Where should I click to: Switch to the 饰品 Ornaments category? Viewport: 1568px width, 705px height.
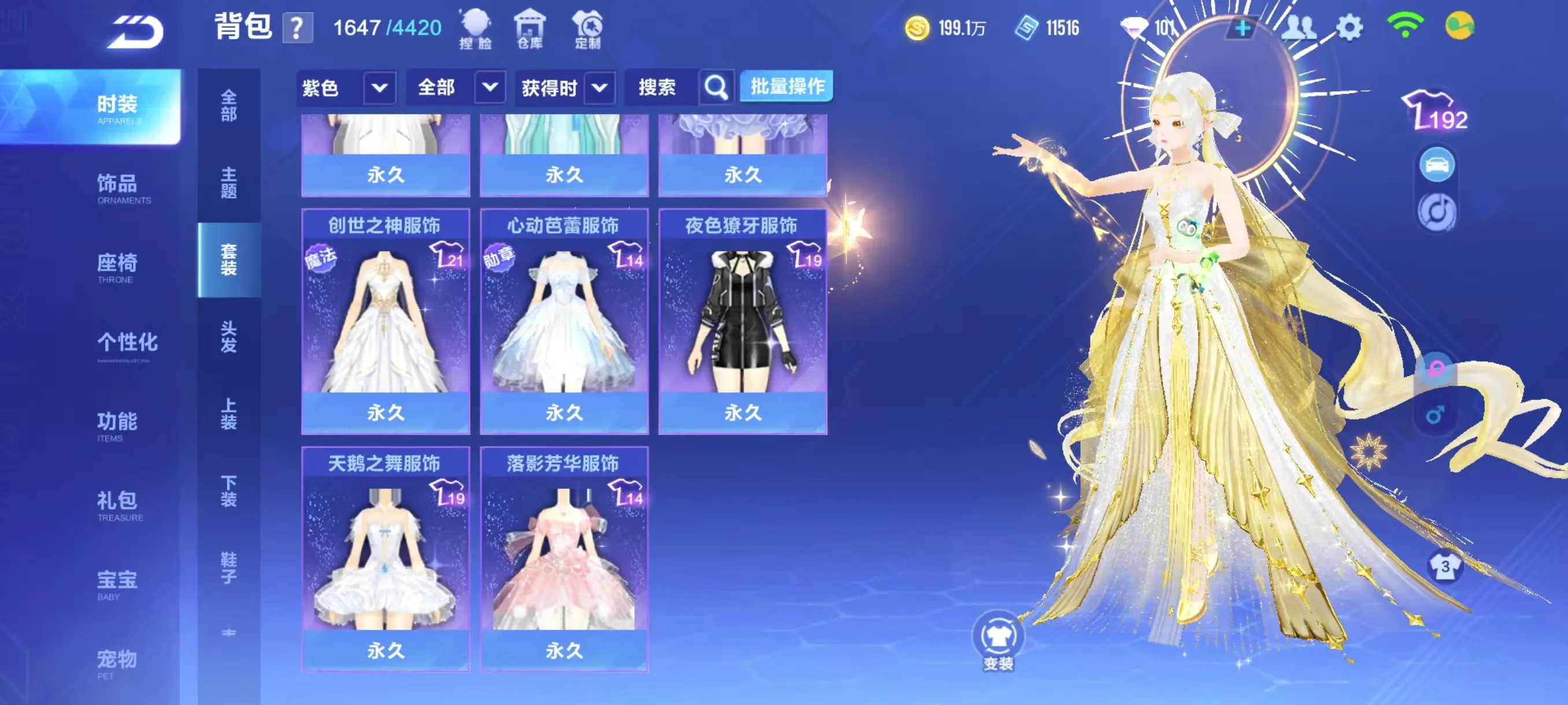[x=117, y=187]
